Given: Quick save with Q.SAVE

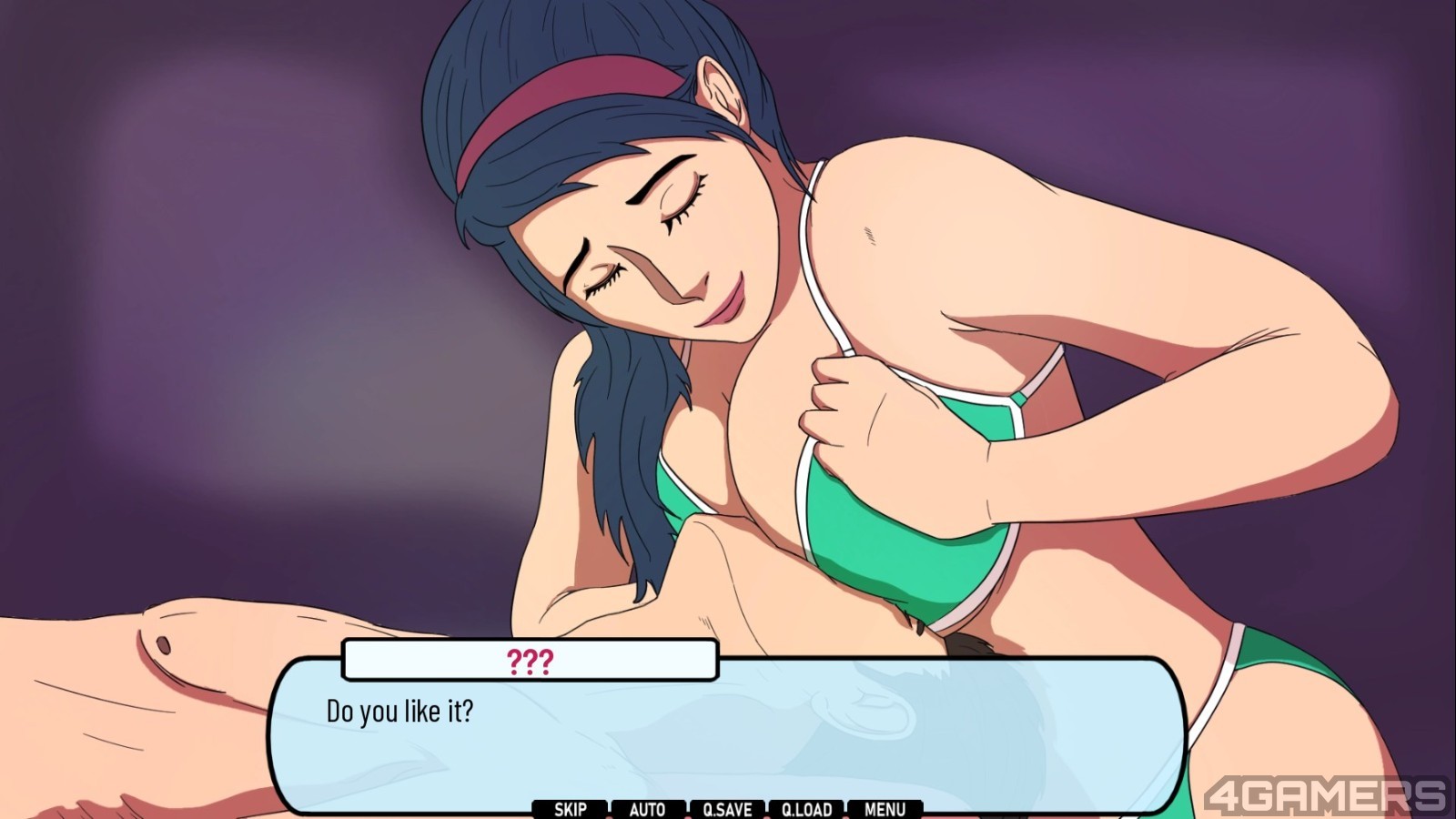Looking at the screenshot, I should coord(727,809).
